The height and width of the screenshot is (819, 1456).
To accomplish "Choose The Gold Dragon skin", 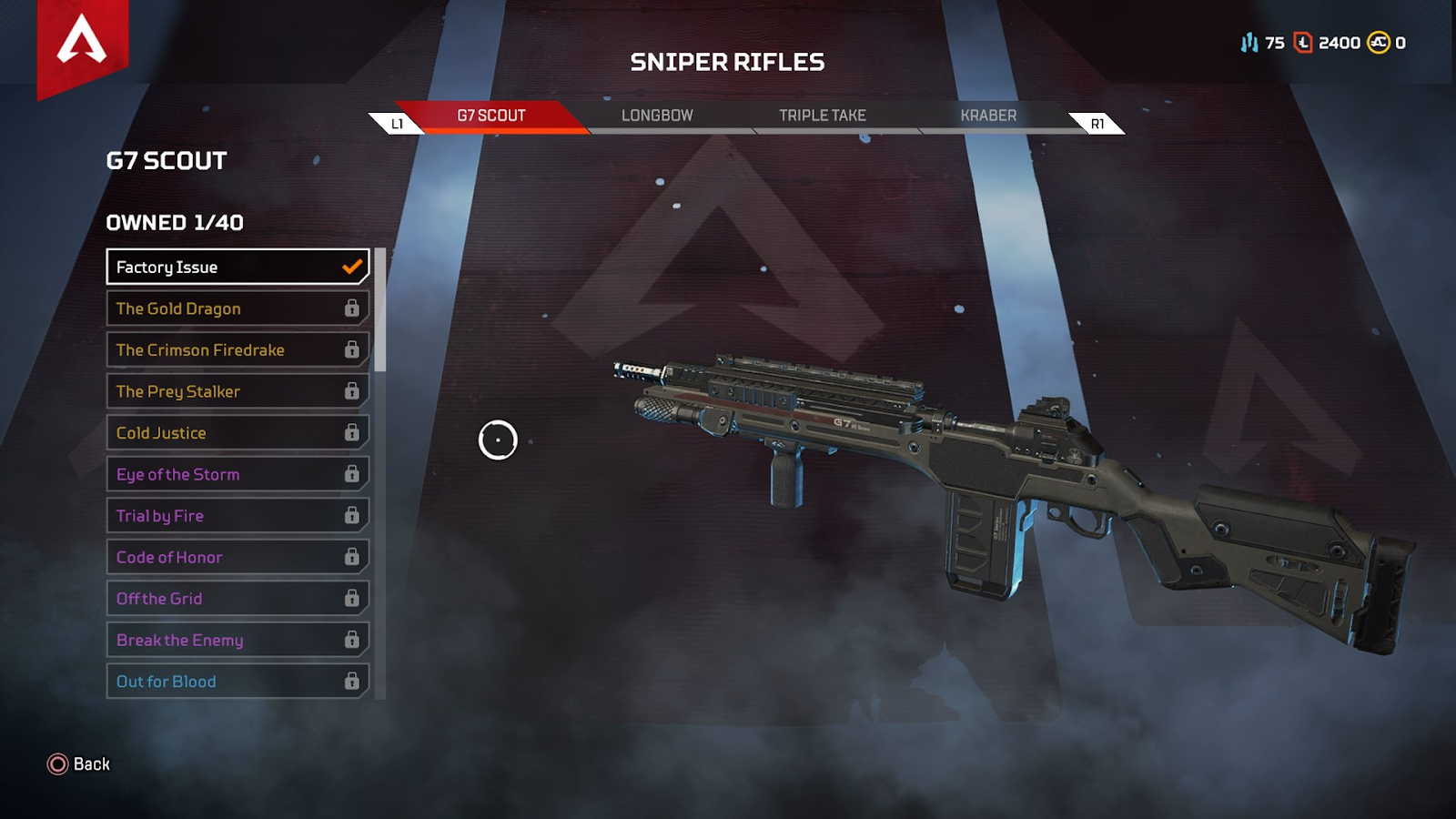I will (237, 308).
